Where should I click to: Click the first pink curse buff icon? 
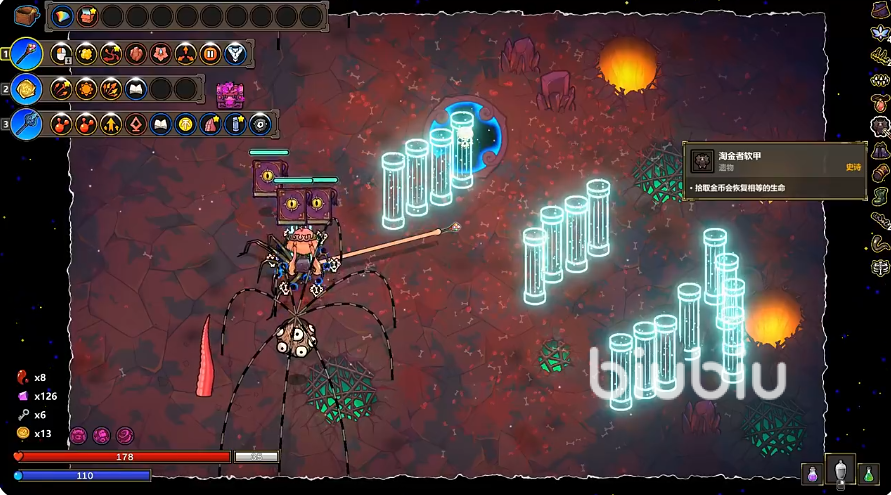tap(78, 436)
